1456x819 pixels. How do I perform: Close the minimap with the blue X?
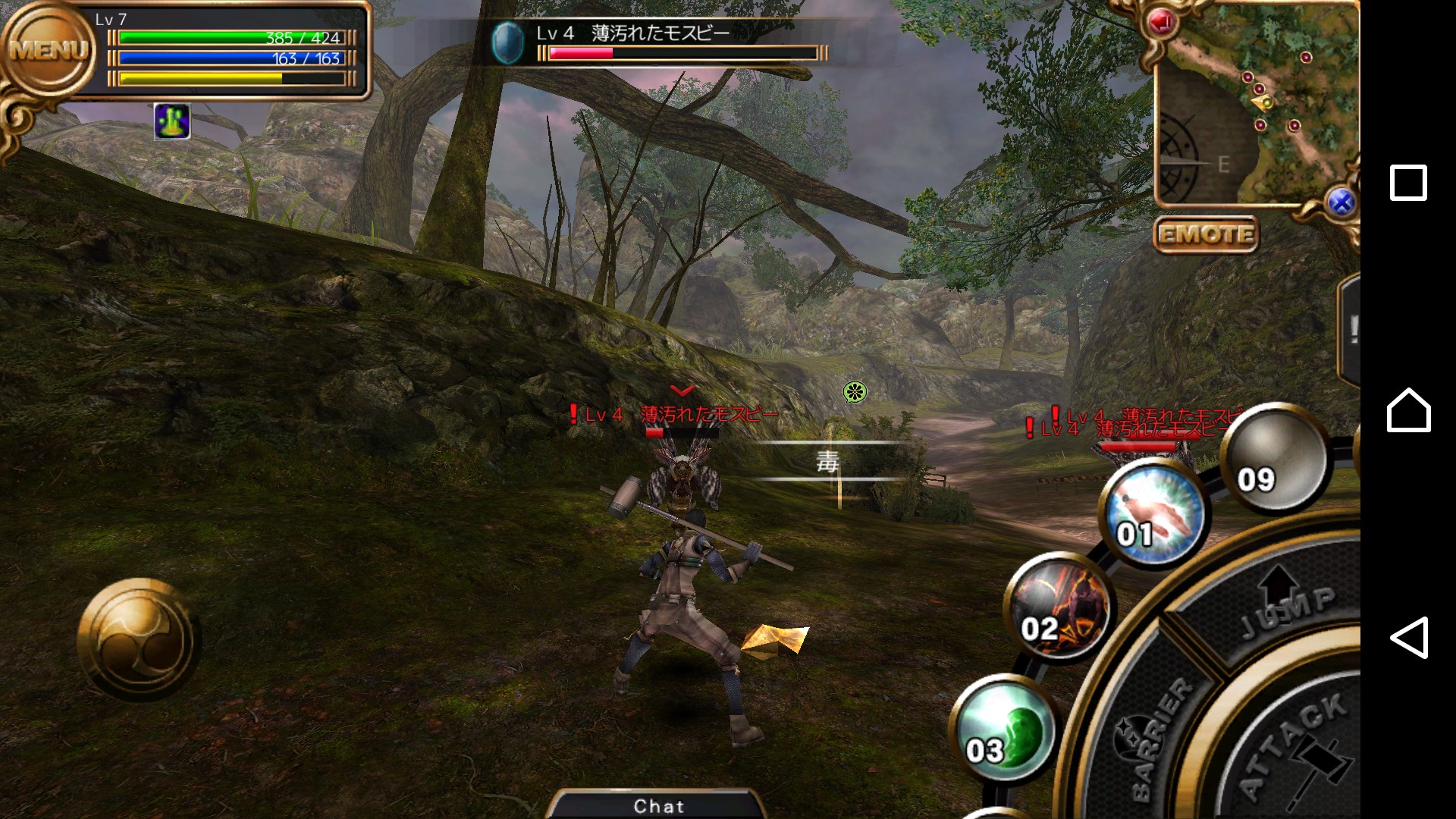1341,202
